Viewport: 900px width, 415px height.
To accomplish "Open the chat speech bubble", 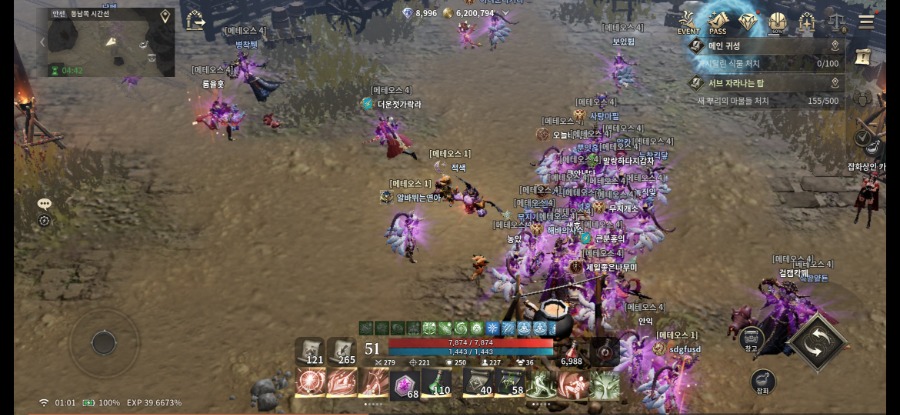I will pos(44,203).
